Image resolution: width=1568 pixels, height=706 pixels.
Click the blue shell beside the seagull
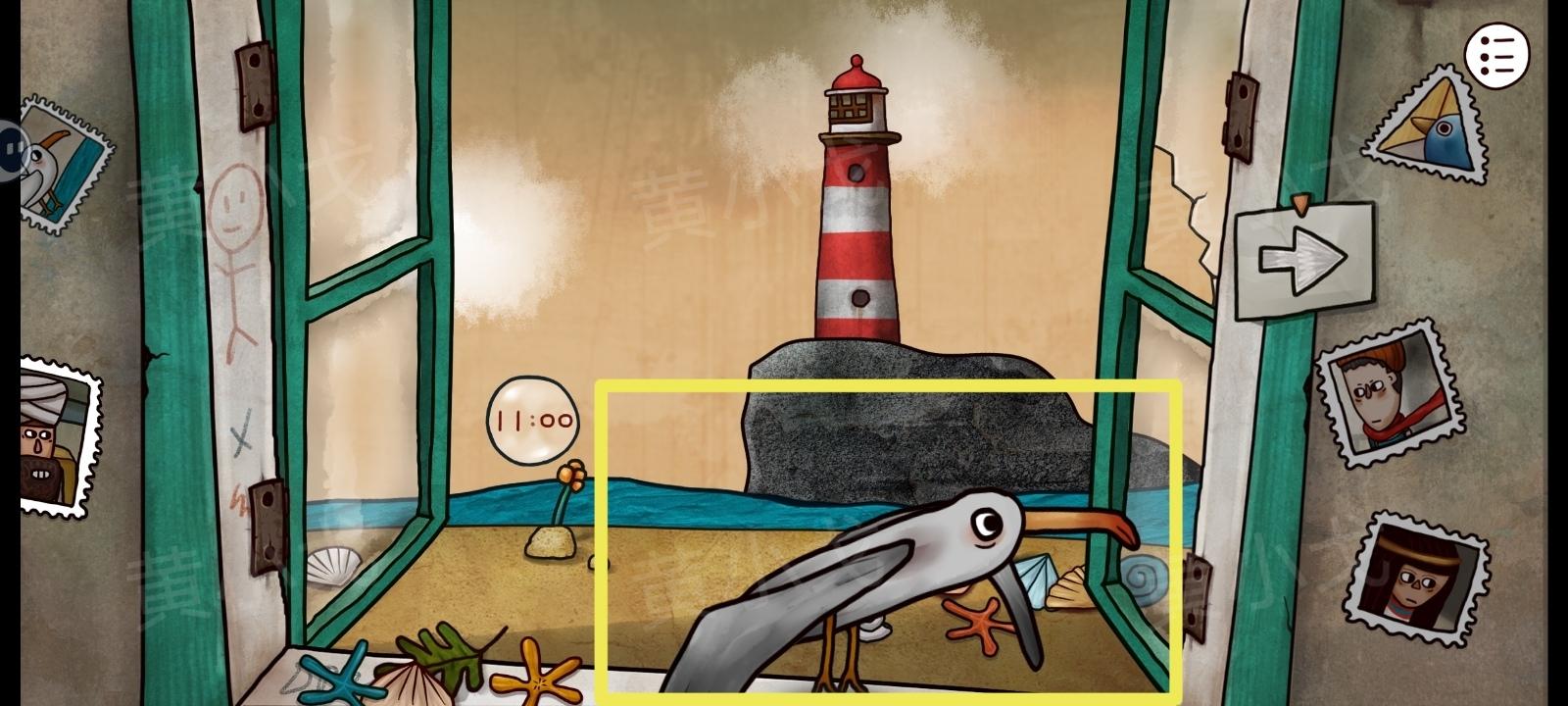[x=1034, y=580]
